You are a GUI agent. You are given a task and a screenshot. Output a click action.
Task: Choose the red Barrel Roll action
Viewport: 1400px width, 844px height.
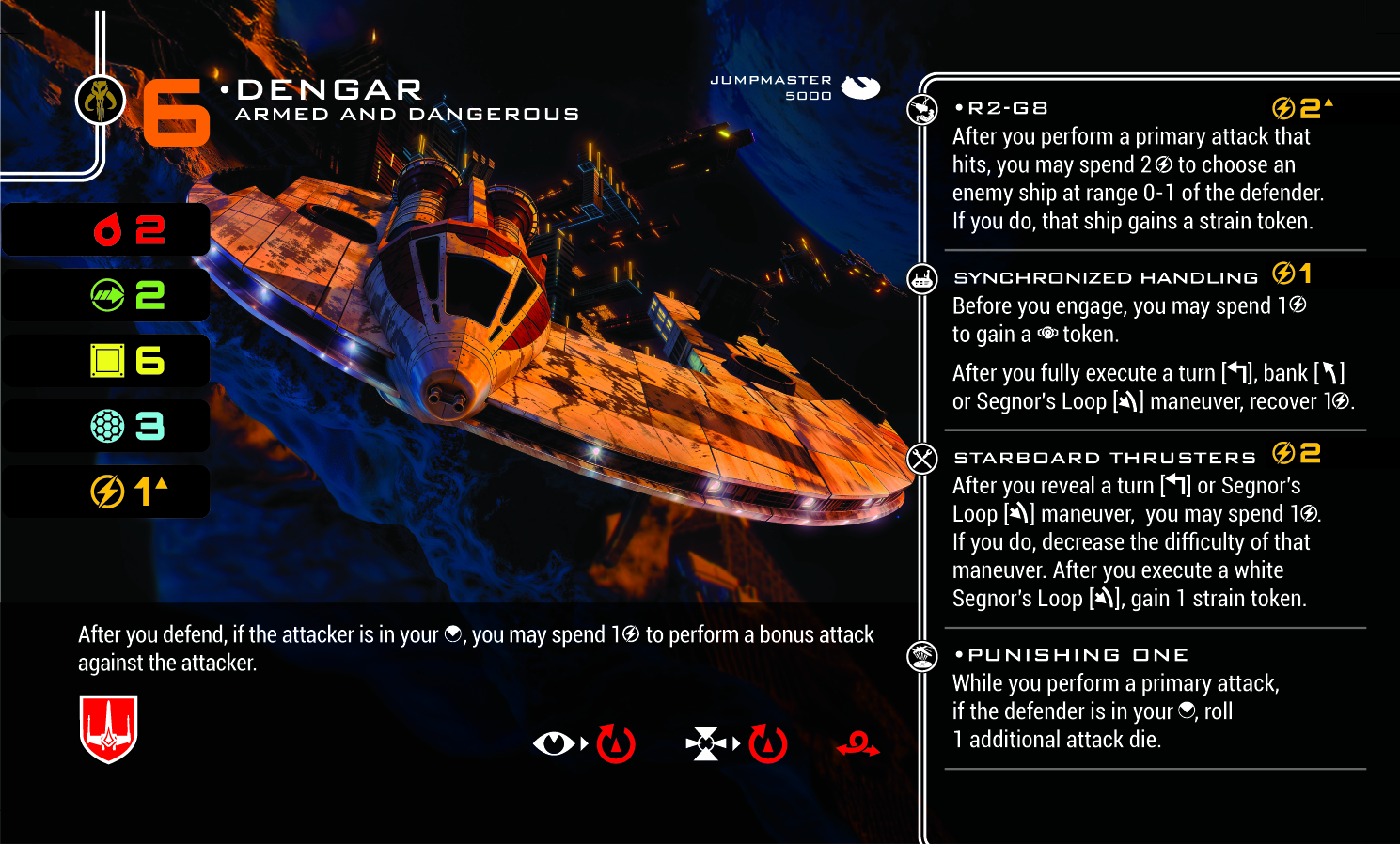857,745
